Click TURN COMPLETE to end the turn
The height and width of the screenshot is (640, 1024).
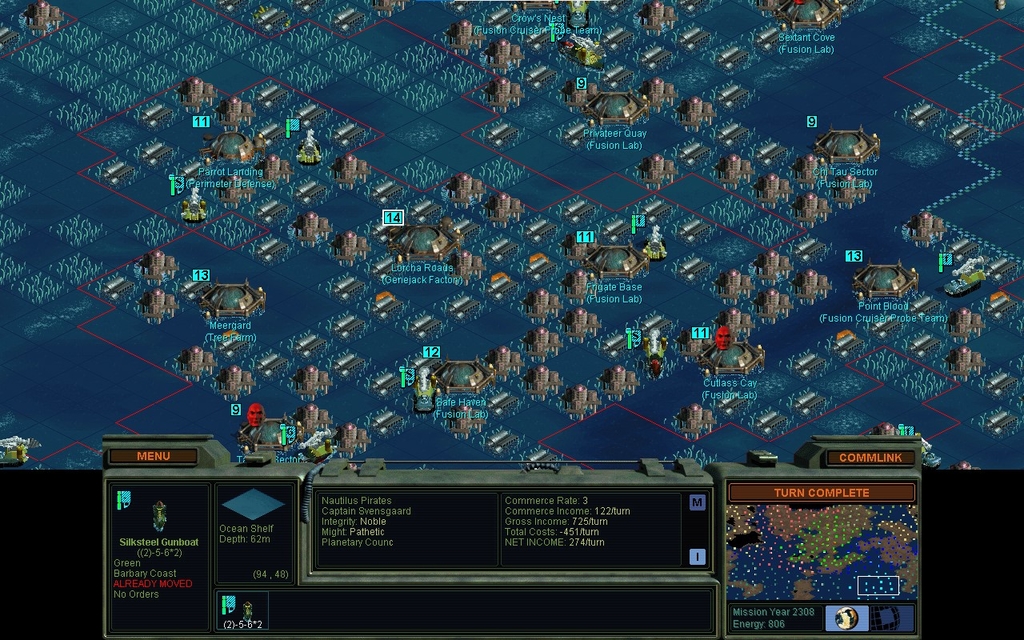click(x=821, y=493)
